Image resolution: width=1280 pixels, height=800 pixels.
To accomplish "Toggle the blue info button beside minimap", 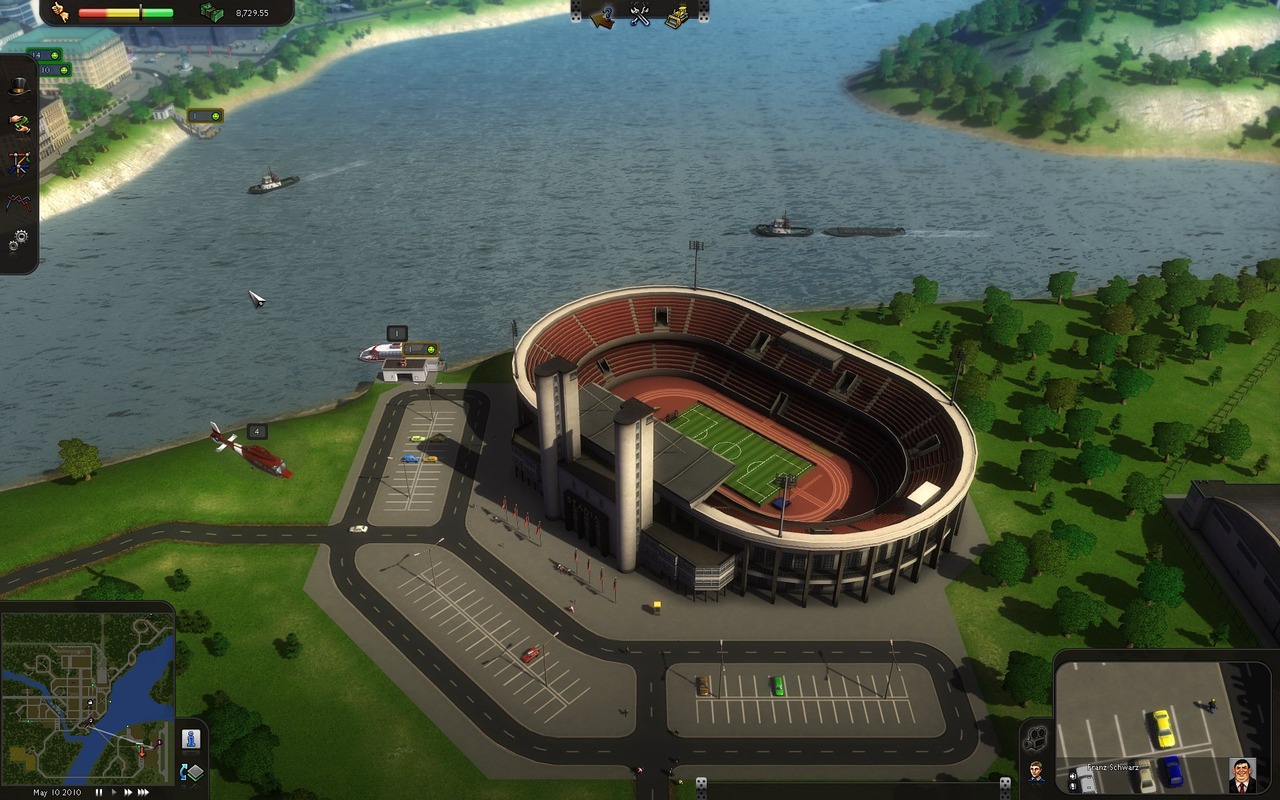I will click(x=190, y=739).
